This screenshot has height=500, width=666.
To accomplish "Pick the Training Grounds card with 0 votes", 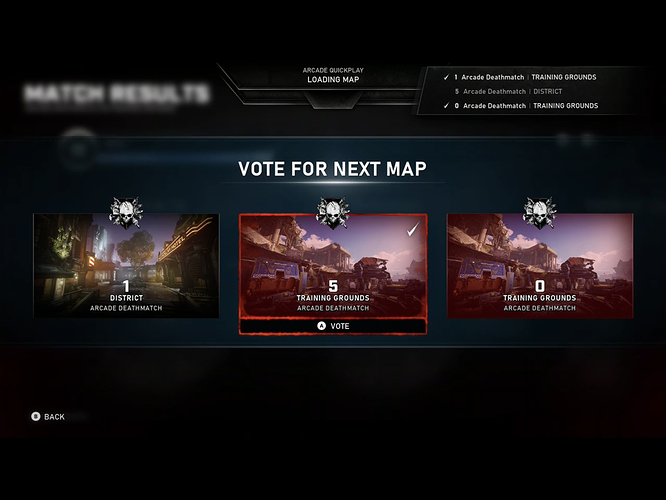I will click(539, 265).
